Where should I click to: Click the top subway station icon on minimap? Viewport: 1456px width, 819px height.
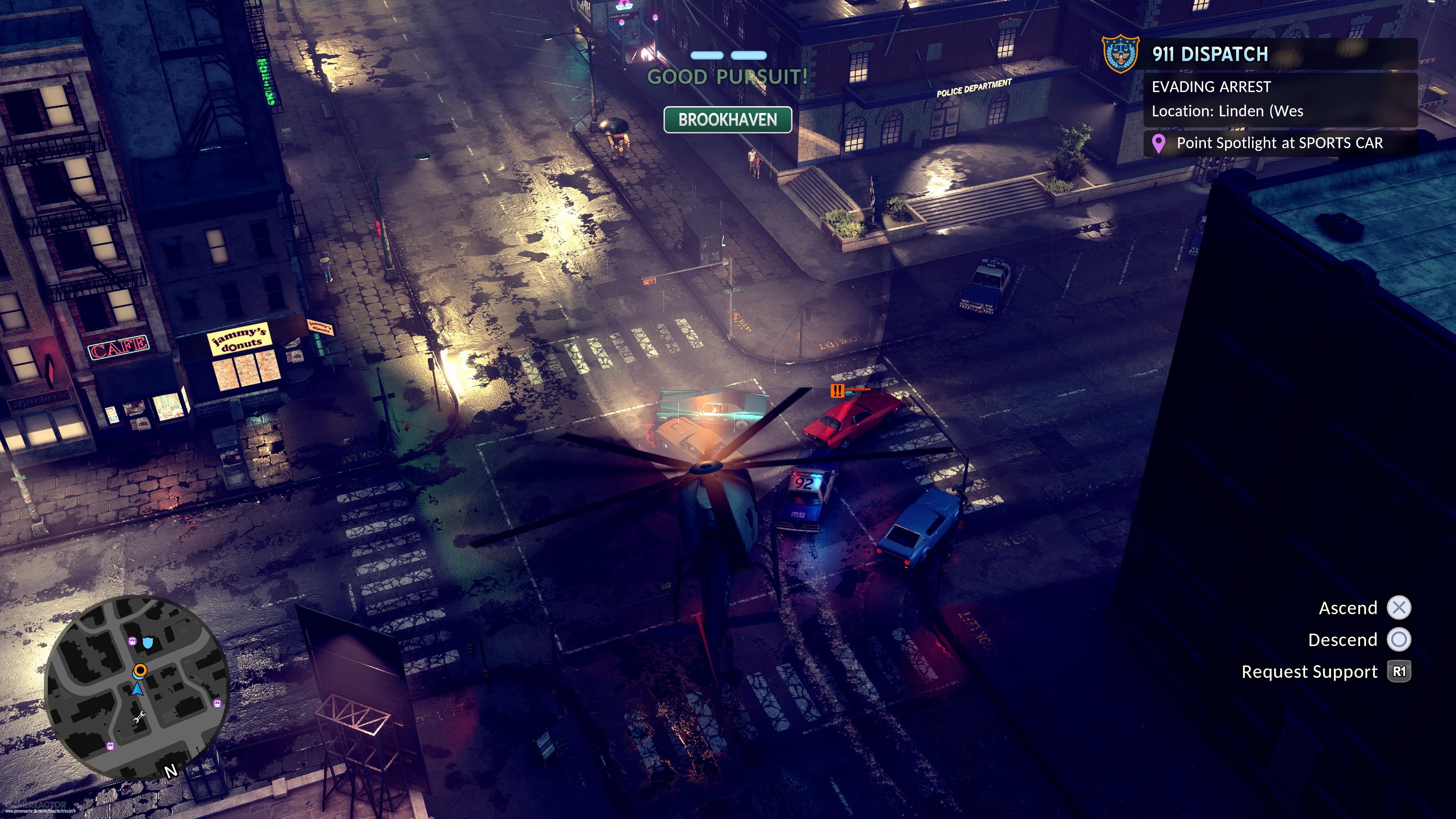[x=133, y=642]
